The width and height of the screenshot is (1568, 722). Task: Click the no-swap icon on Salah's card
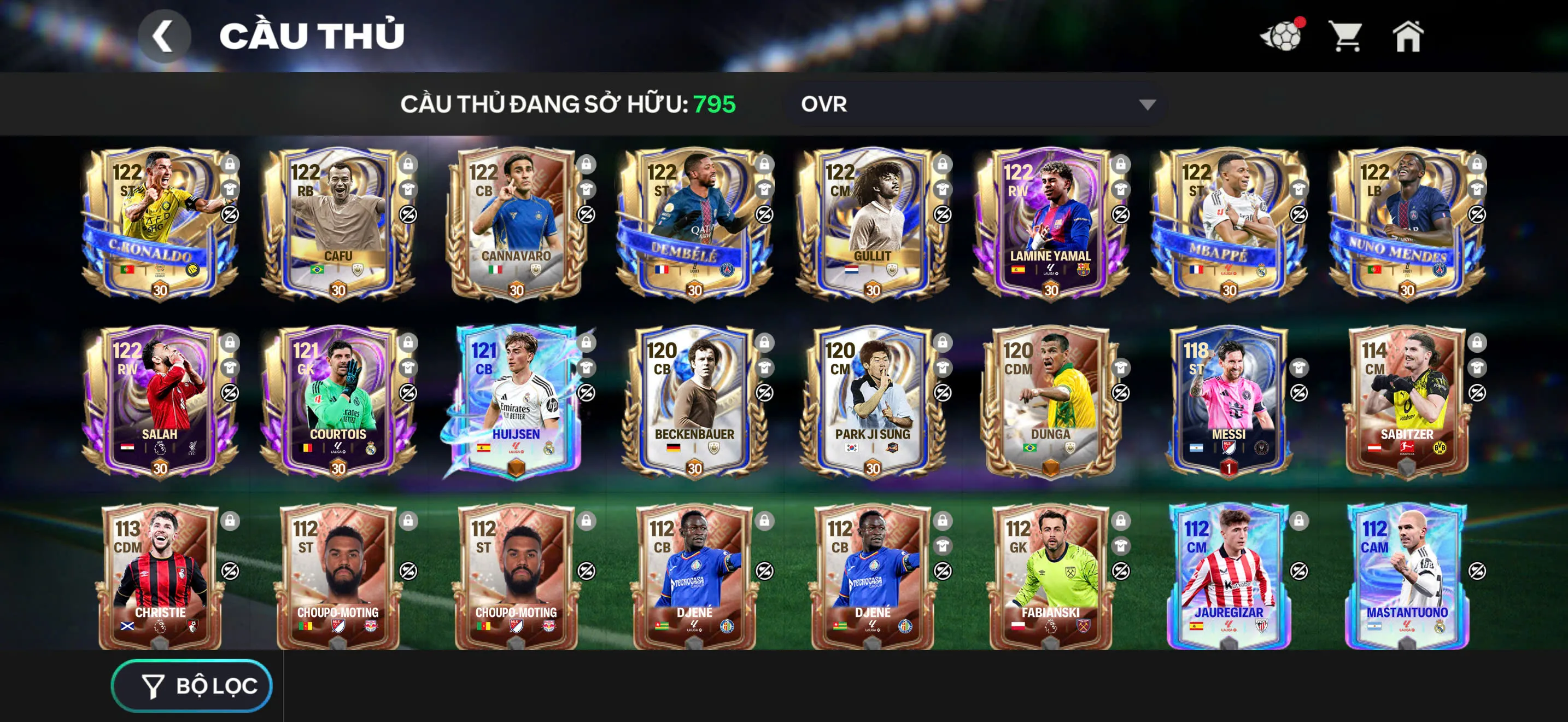click(229, 394)
